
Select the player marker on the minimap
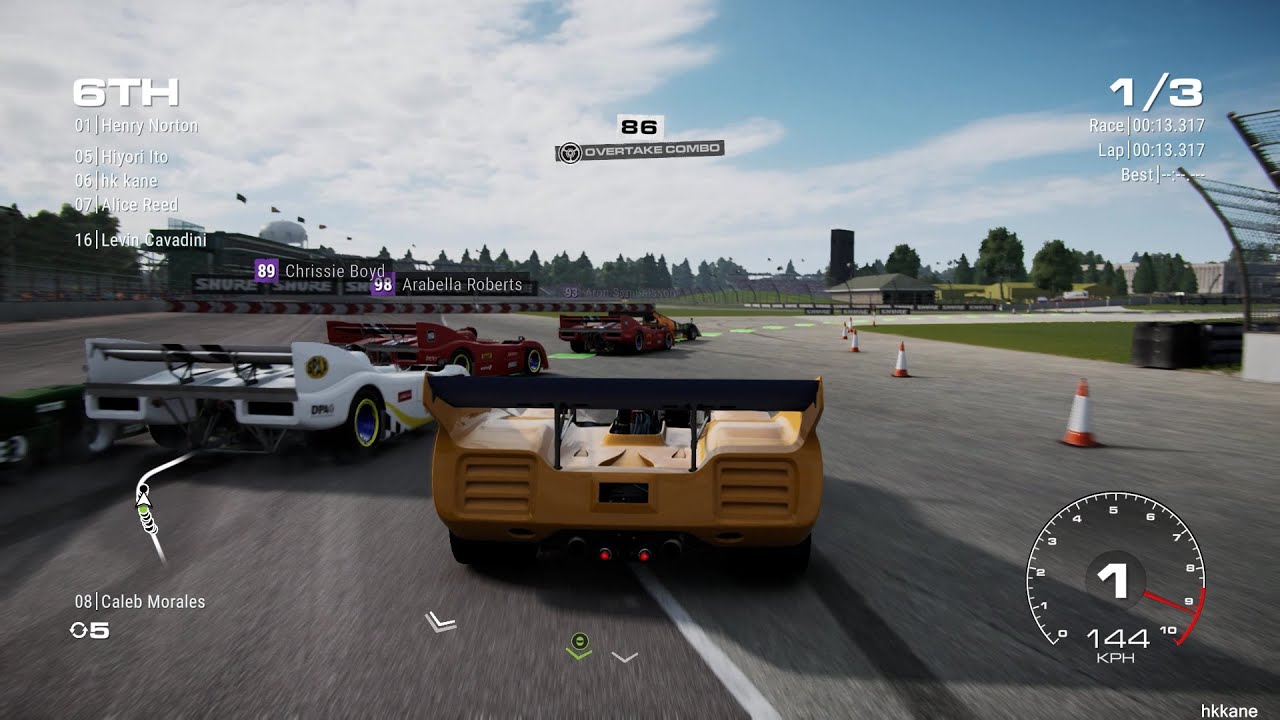click(x=143, y=500)
